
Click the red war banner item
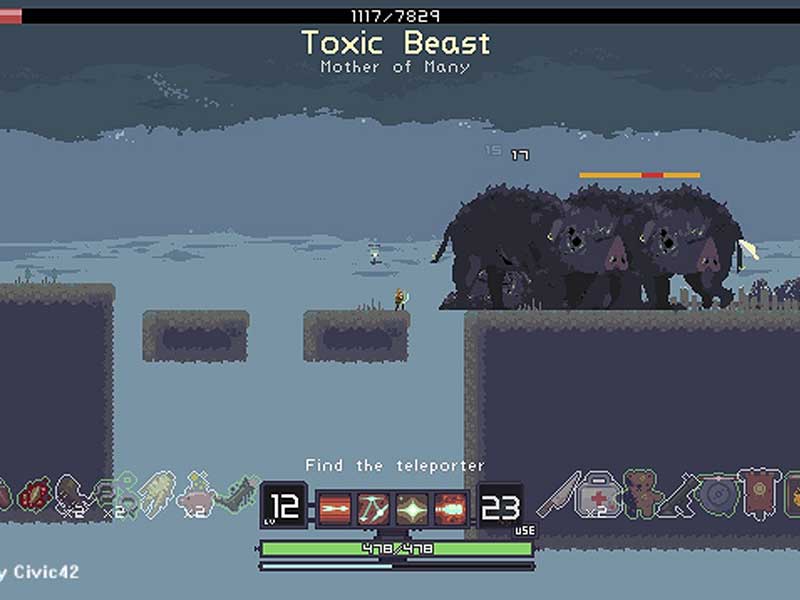pyautogui.click(x=756, y=494)
